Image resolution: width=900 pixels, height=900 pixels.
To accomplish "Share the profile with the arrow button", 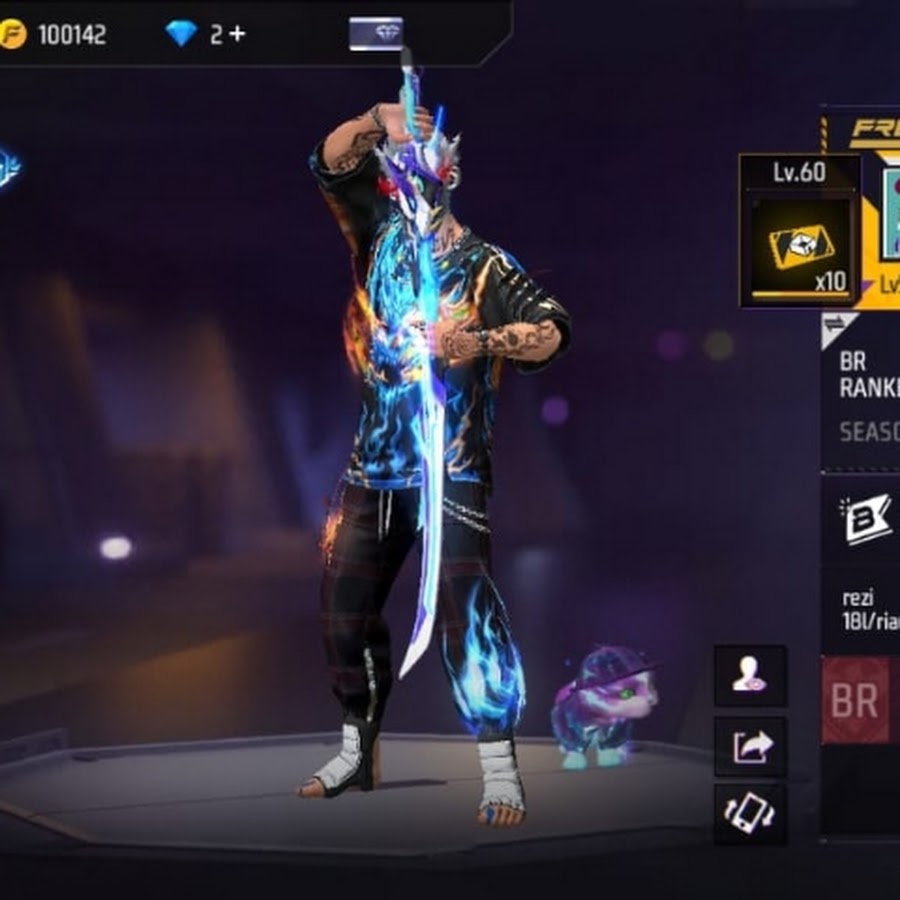I will coord(750,746).
